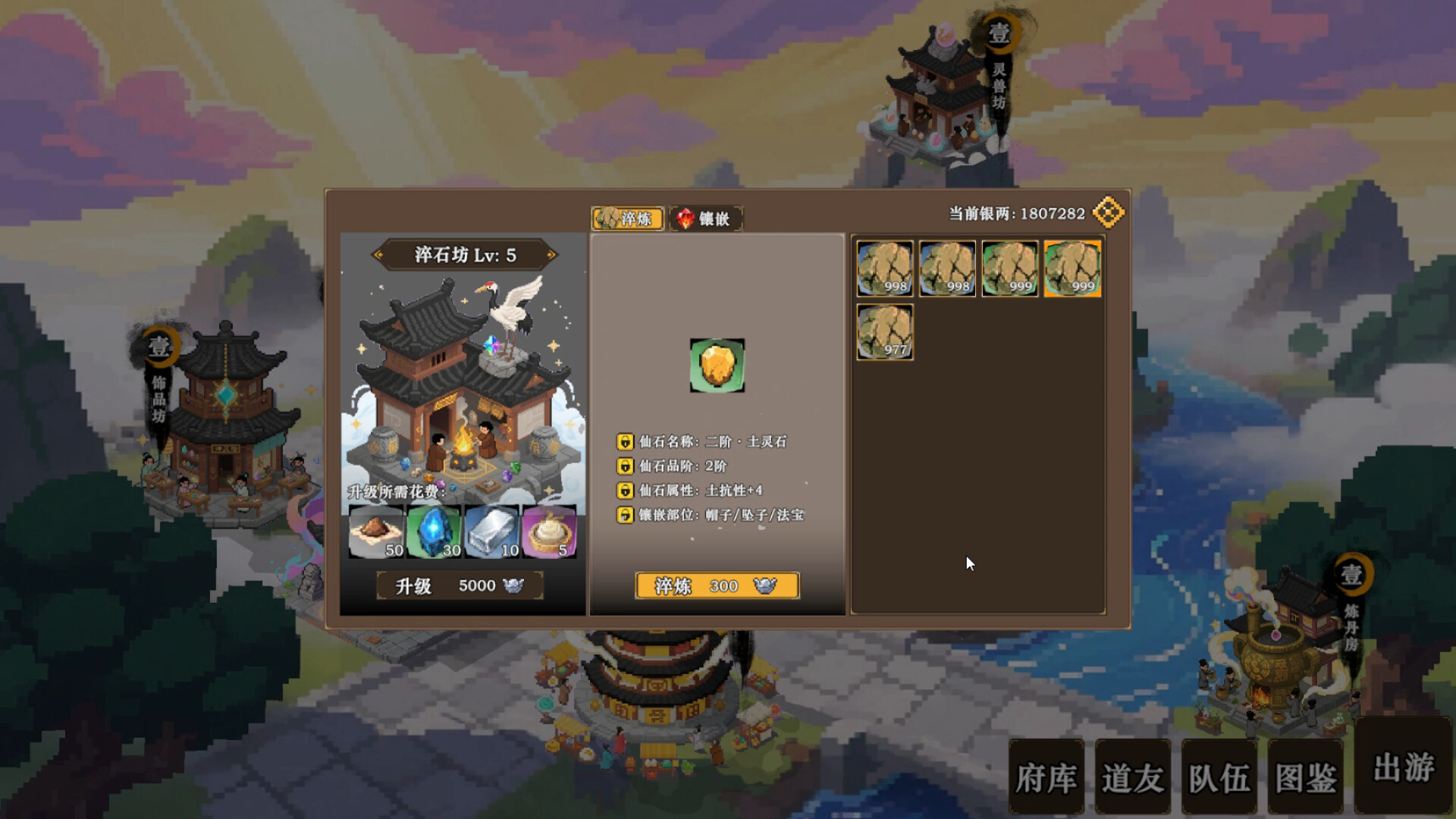Select the first 998 stone stack

point(884,268)
